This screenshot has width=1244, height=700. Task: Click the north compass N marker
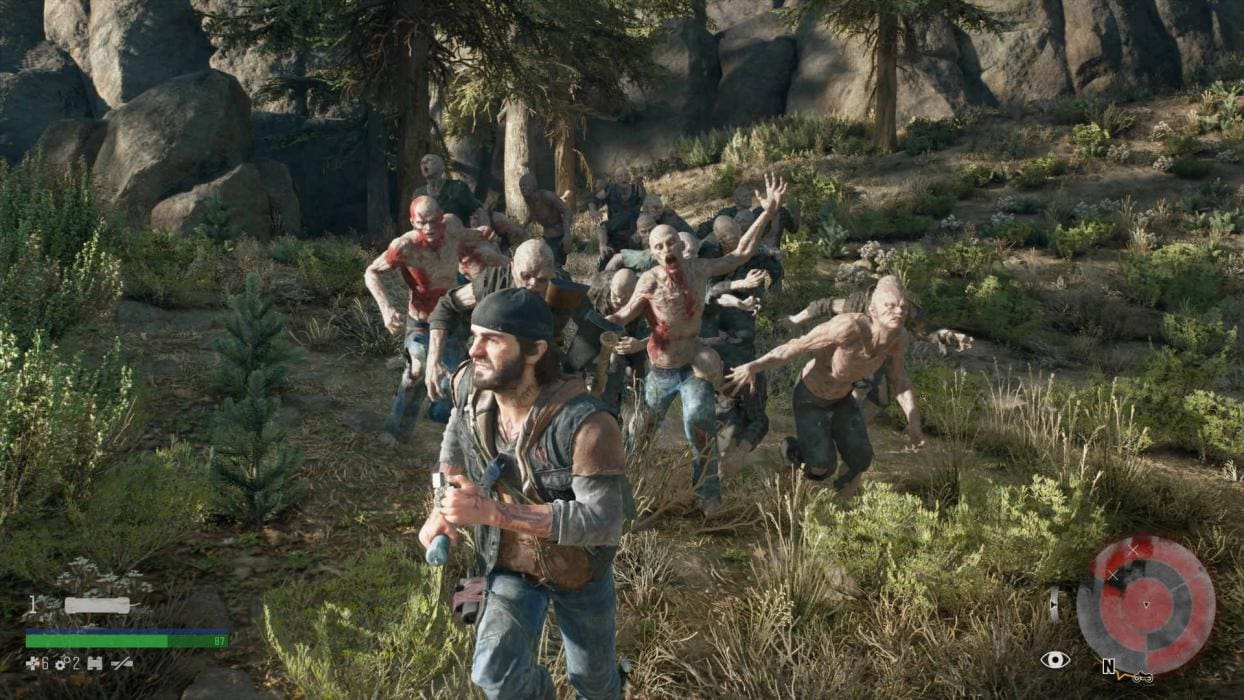pyautogui.click(x=1109, y=666)
